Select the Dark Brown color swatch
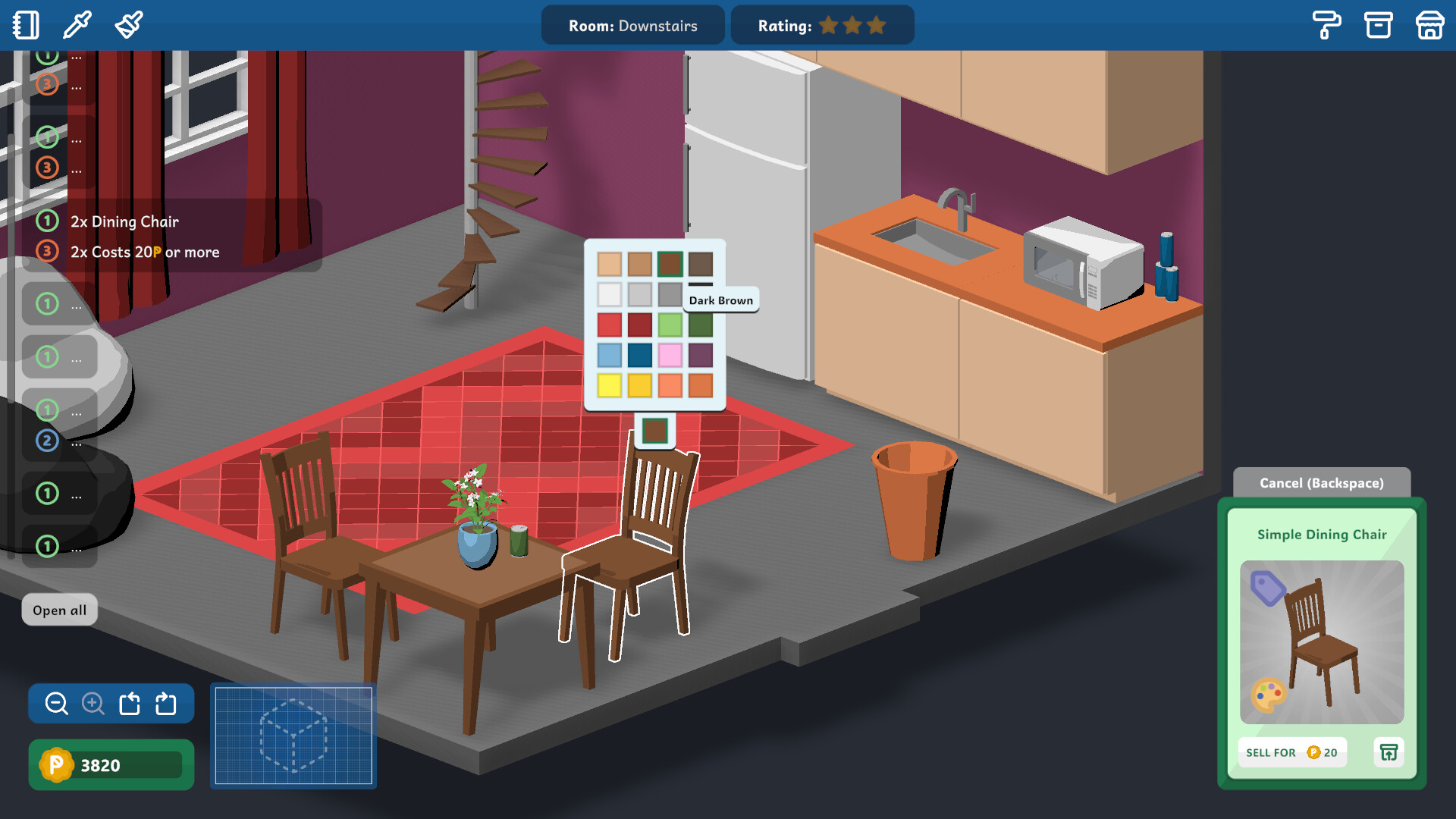 (702, 263)
